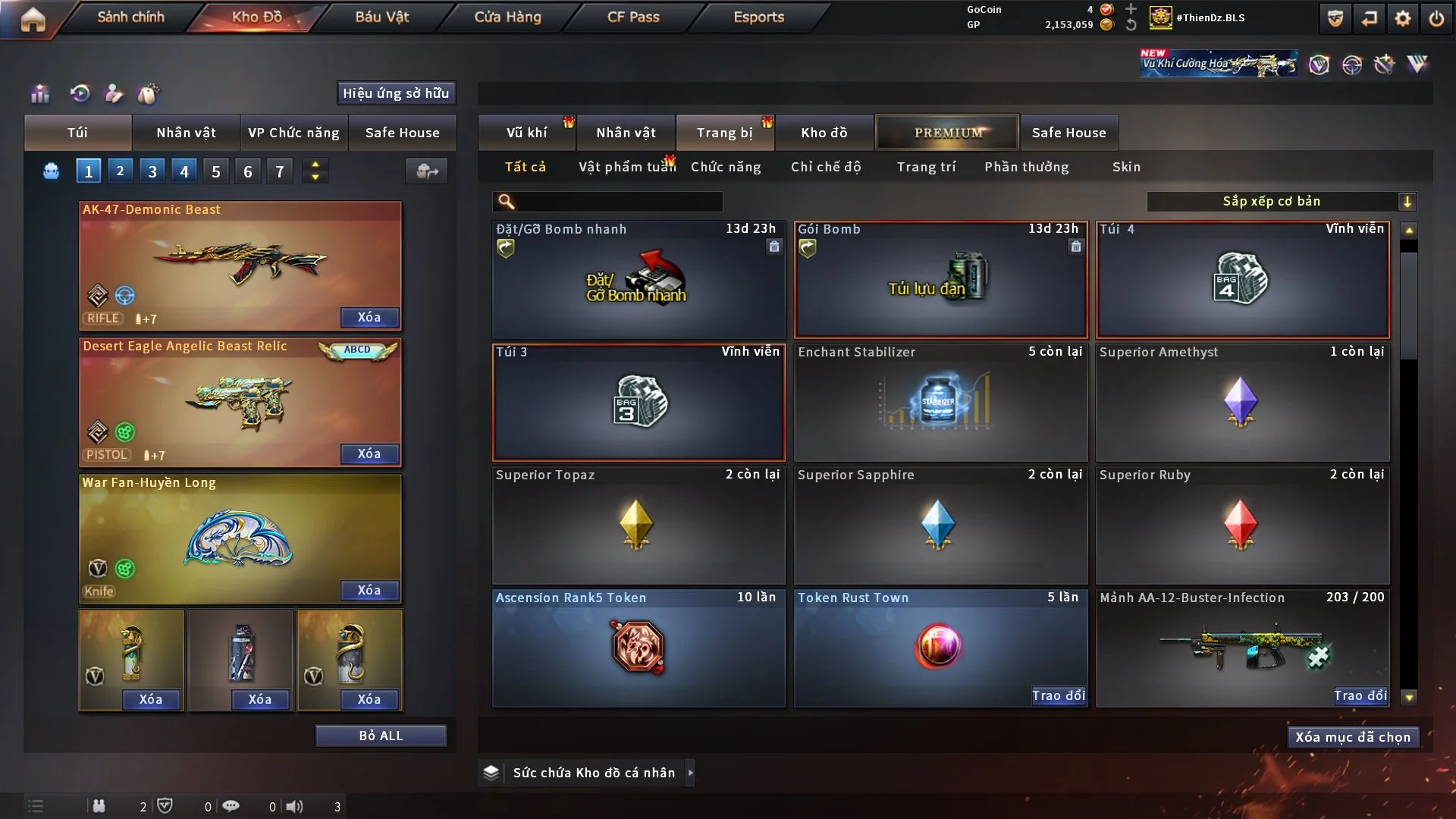The image size is (1456, 819).
Task: Select the Superior Ruby gem
Action: [x=1242, y=526]
